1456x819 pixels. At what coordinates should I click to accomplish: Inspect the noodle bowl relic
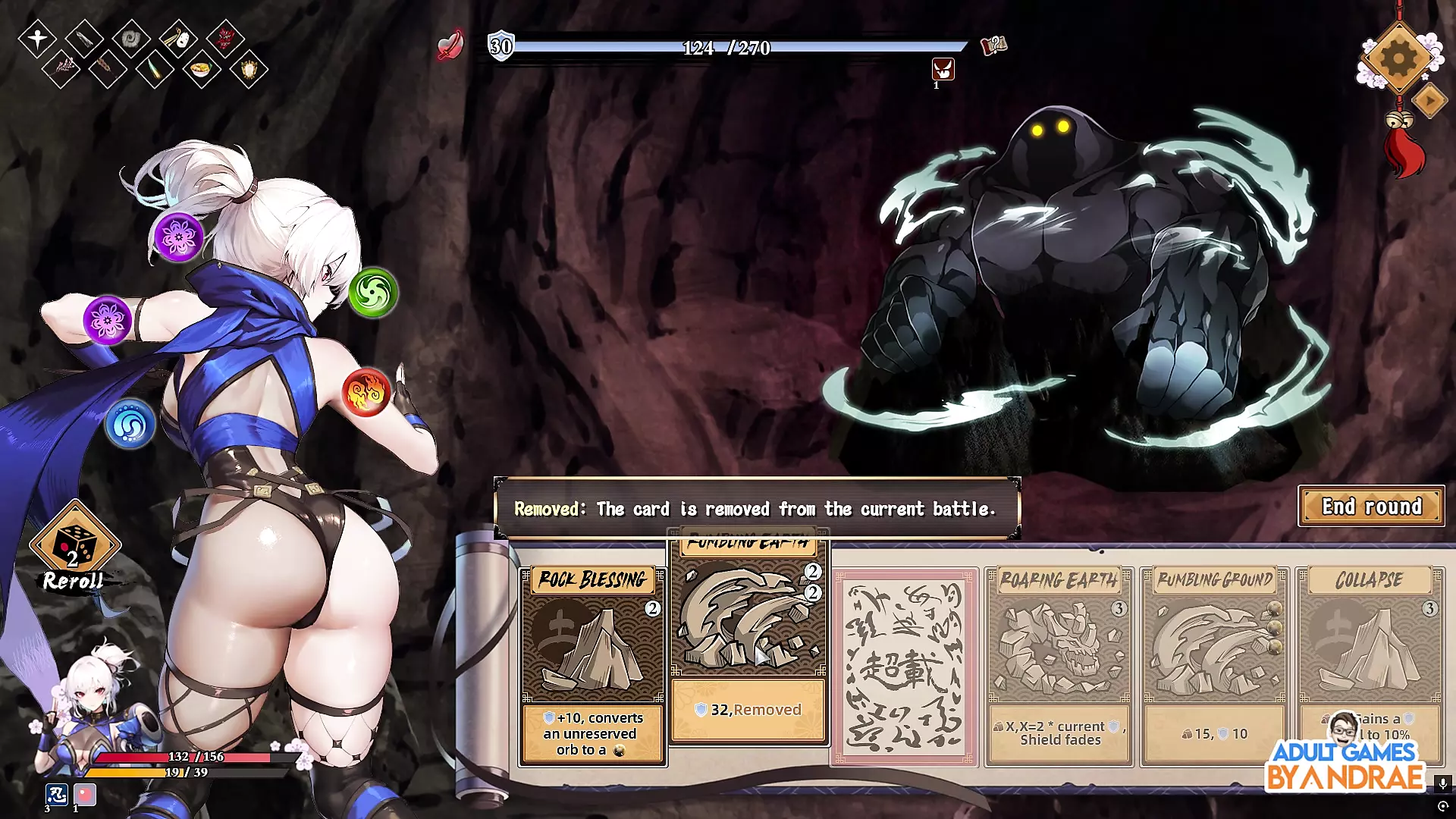(x=201, y=71)
